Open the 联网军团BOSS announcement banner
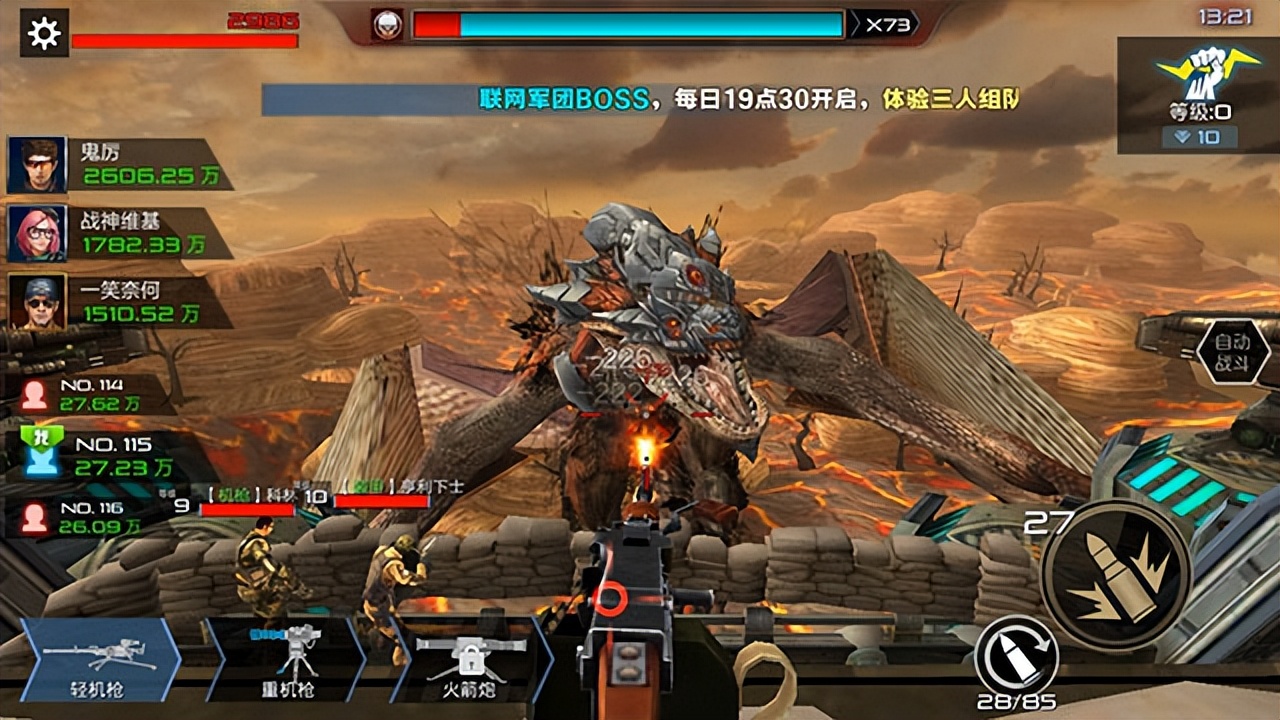 [x=640, y=99]
